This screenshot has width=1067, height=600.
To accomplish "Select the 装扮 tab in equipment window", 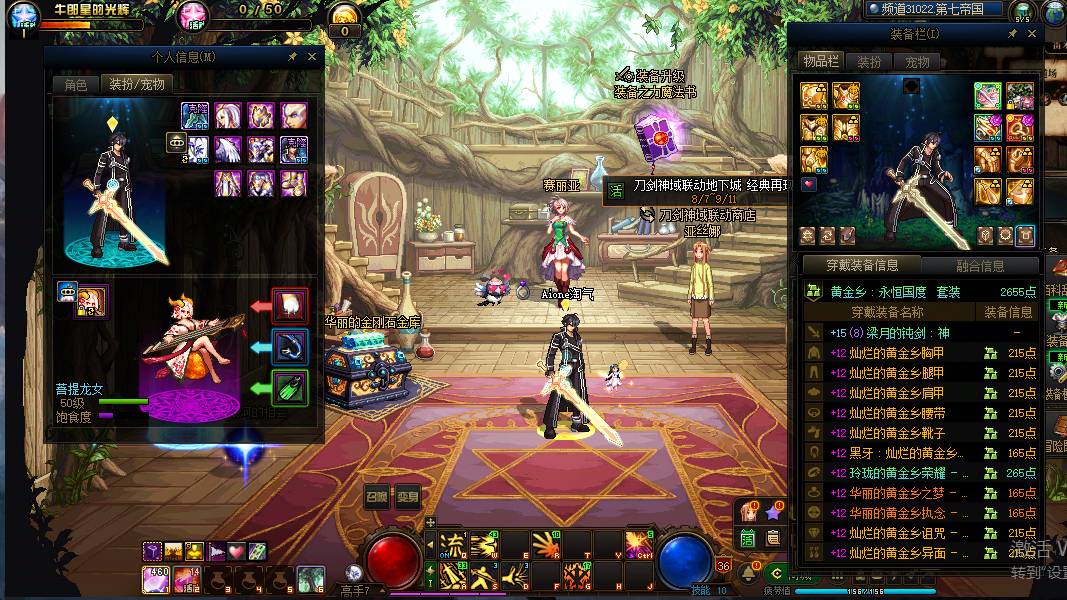I will (x=870, y=62).
